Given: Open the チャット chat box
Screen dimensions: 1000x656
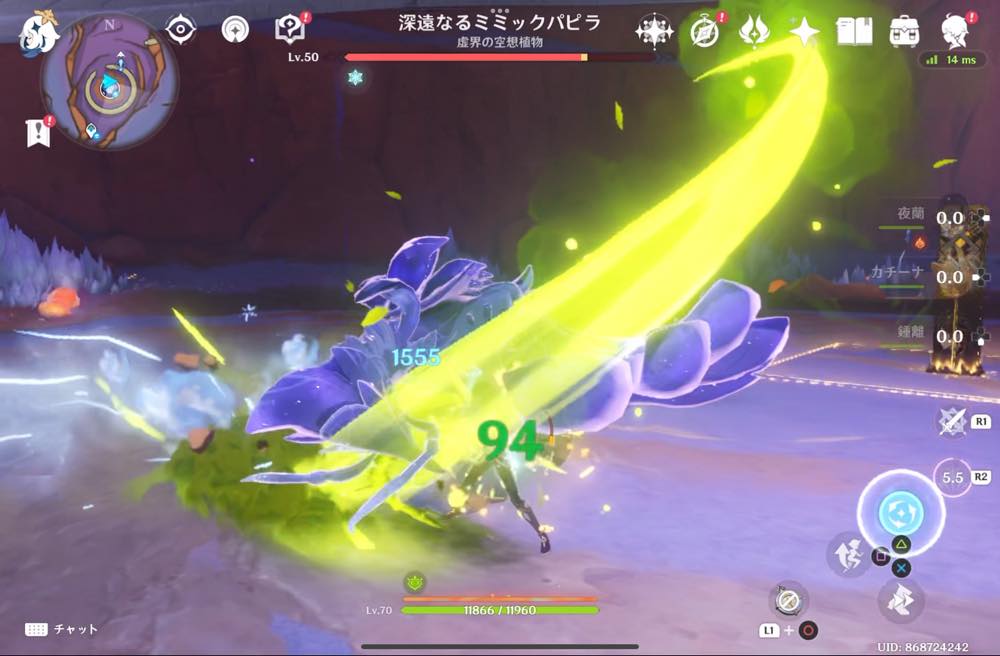Looking at the screenshot, I should [x=62, y=629].
